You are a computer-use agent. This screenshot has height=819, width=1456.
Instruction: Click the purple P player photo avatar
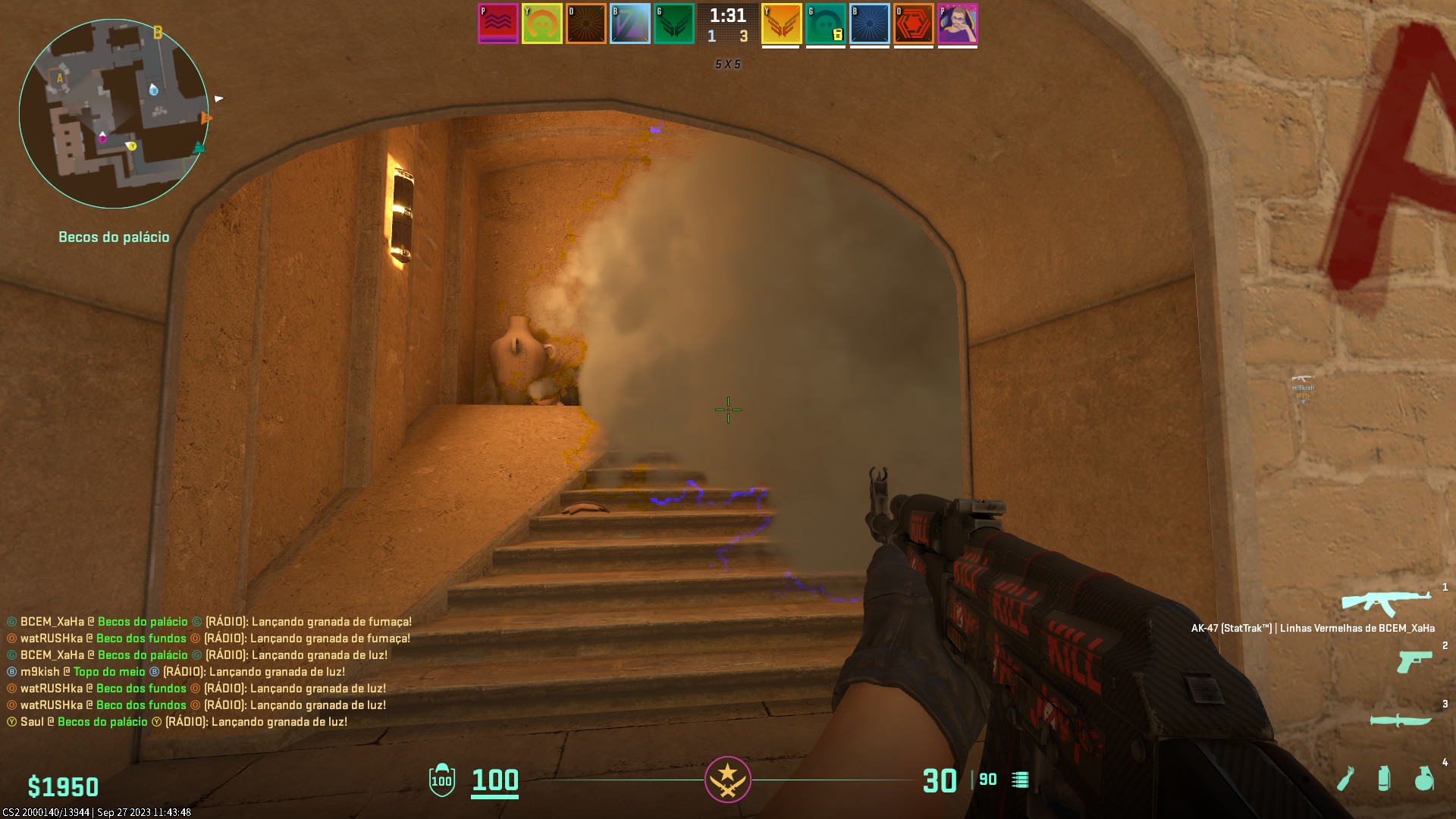click(x=958, y=23)
